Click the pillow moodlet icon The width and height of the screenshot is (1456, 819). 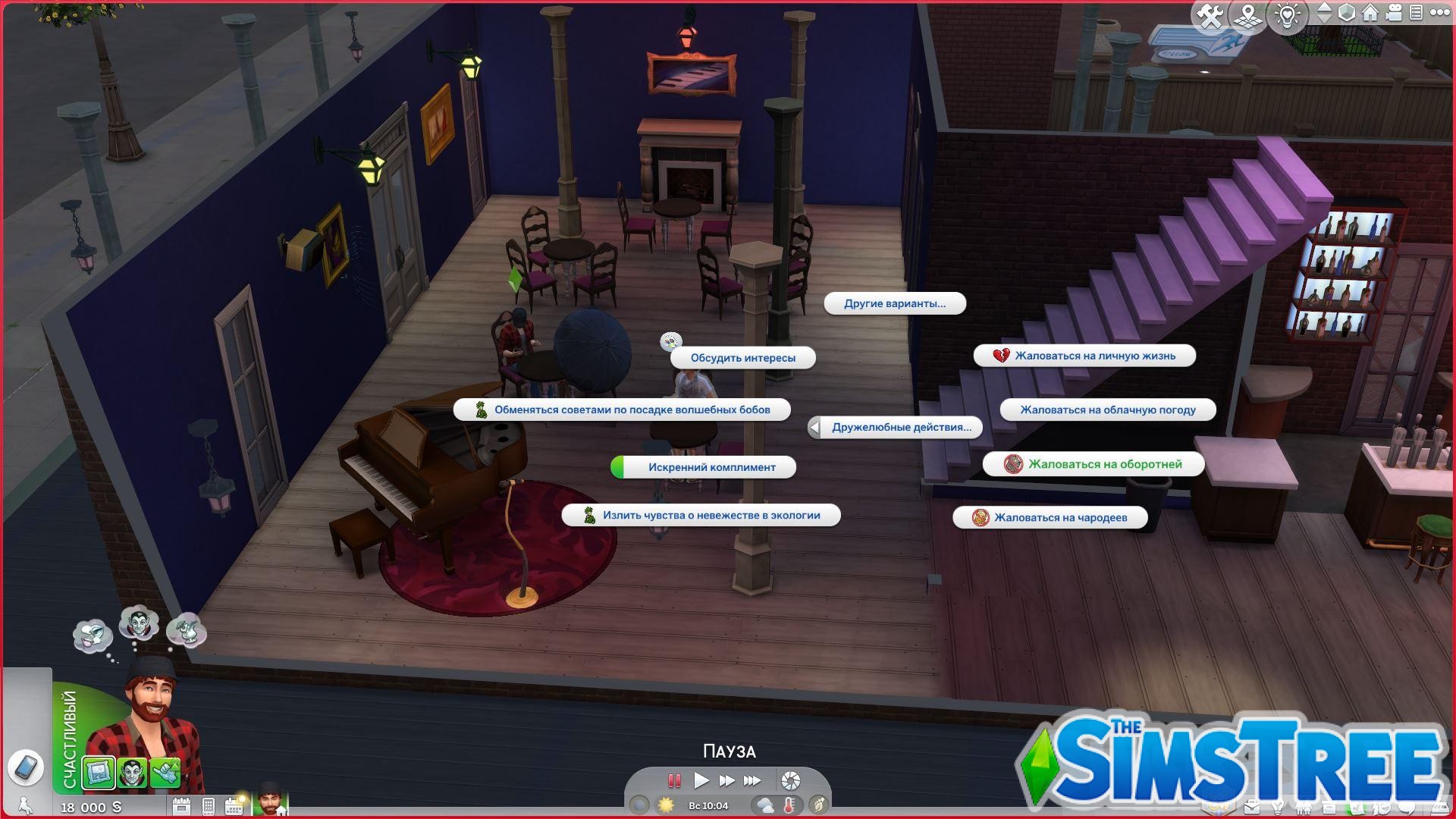coord(98,773)
